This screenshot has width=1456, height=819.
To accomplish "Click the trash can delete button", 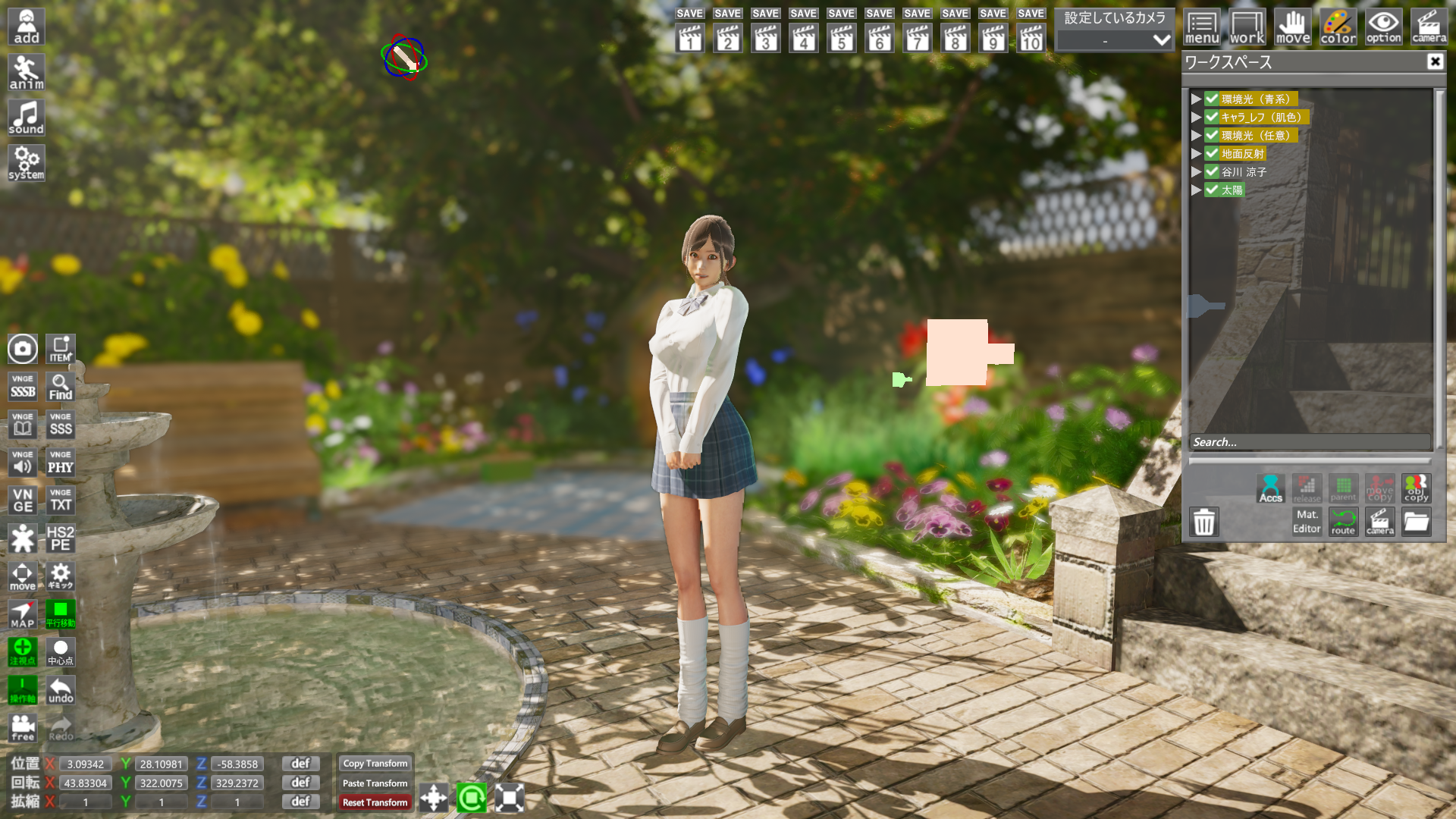I will tap(1204, 522).
